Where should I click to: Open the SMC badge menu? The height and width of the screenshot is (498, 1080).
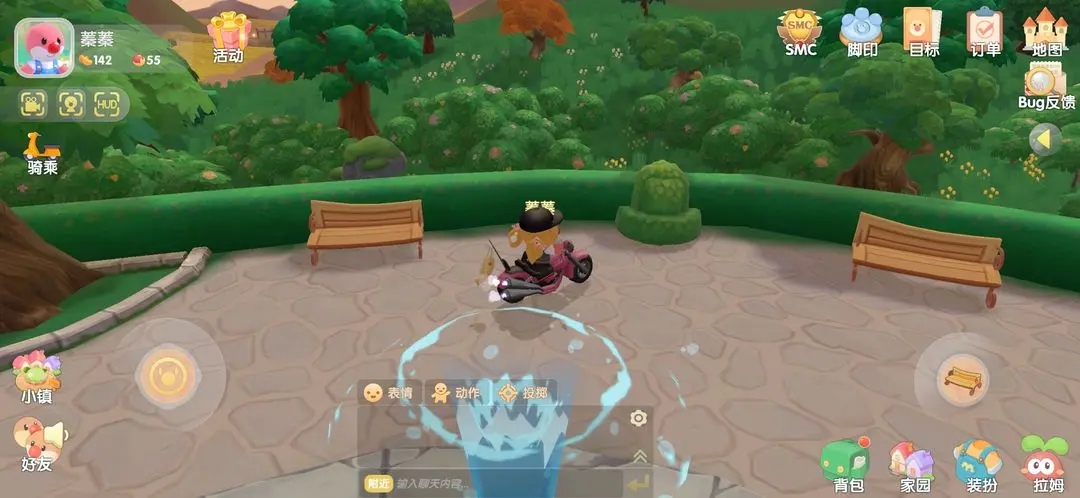coord(799,31)
